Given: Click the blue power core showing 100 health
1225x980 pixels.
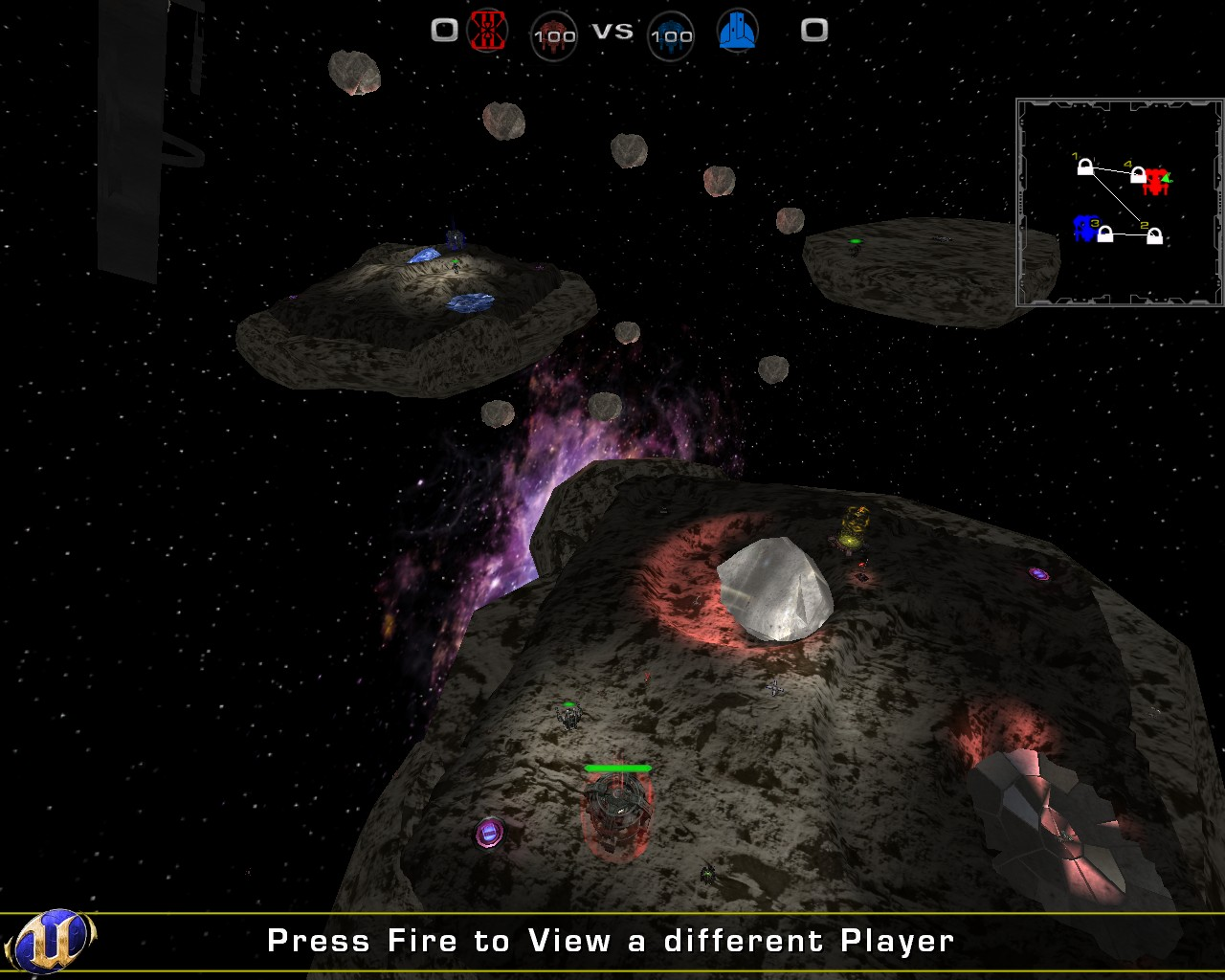Looking at the screenshot, I should 672,37.
